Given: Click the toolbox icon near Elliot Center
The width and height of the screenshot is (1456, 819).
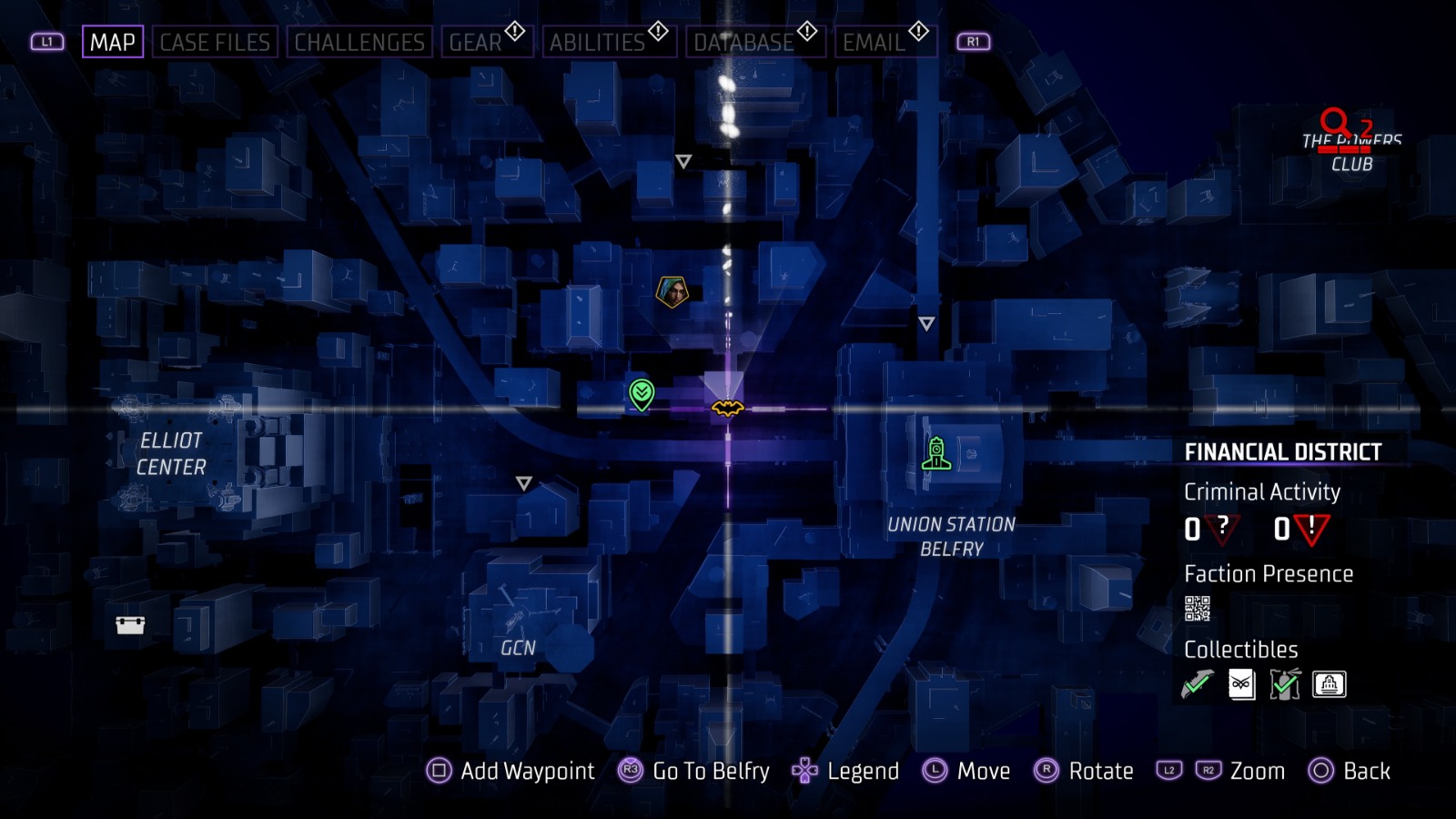Looking at the screenshot, I should point(130,626).
